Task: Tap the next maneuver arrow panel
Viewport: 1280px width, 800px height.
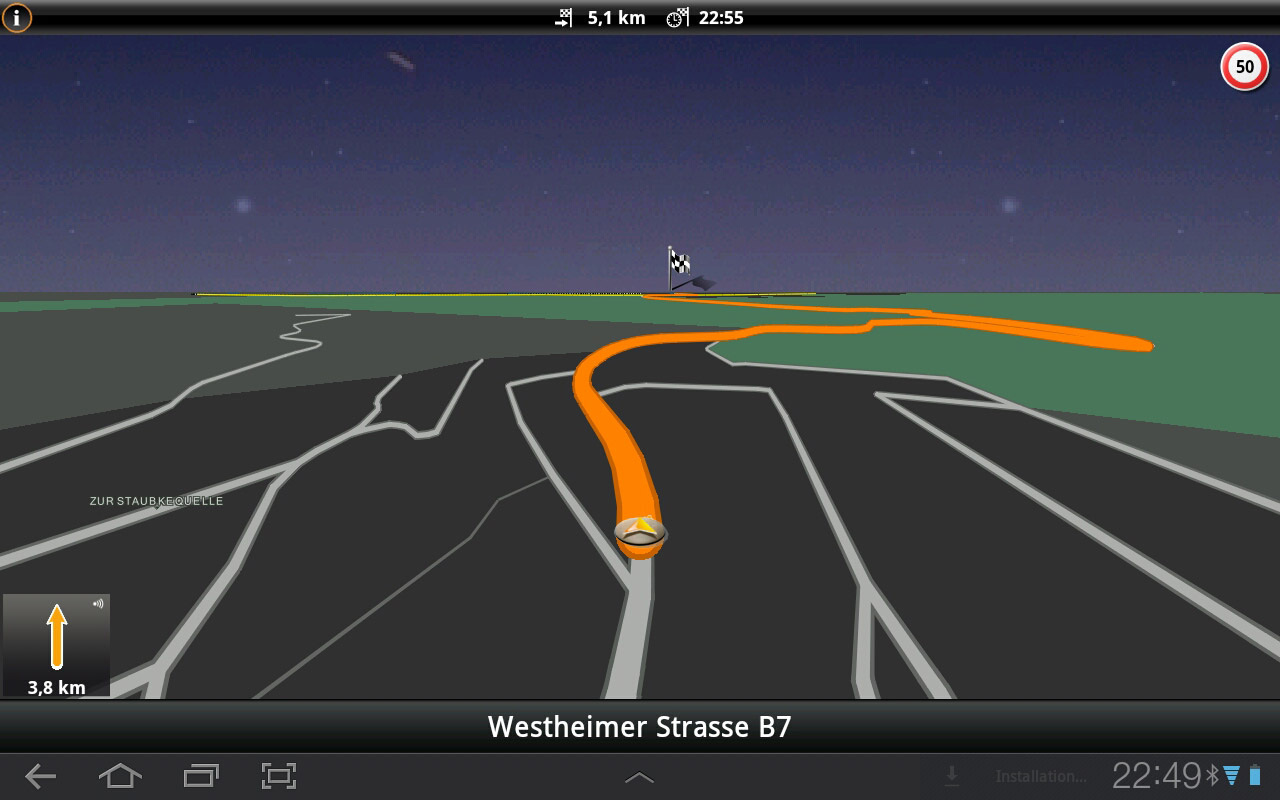Action: pos(57,646)
